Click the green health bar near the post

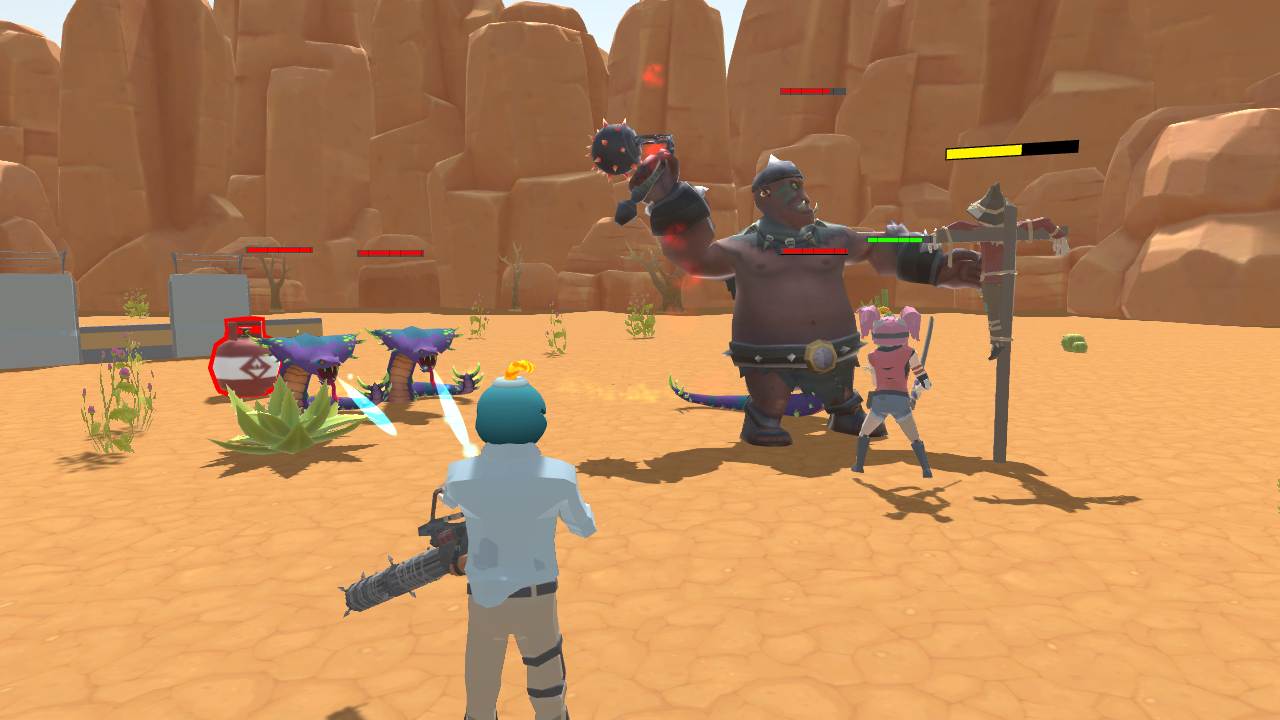click(893, 242)
